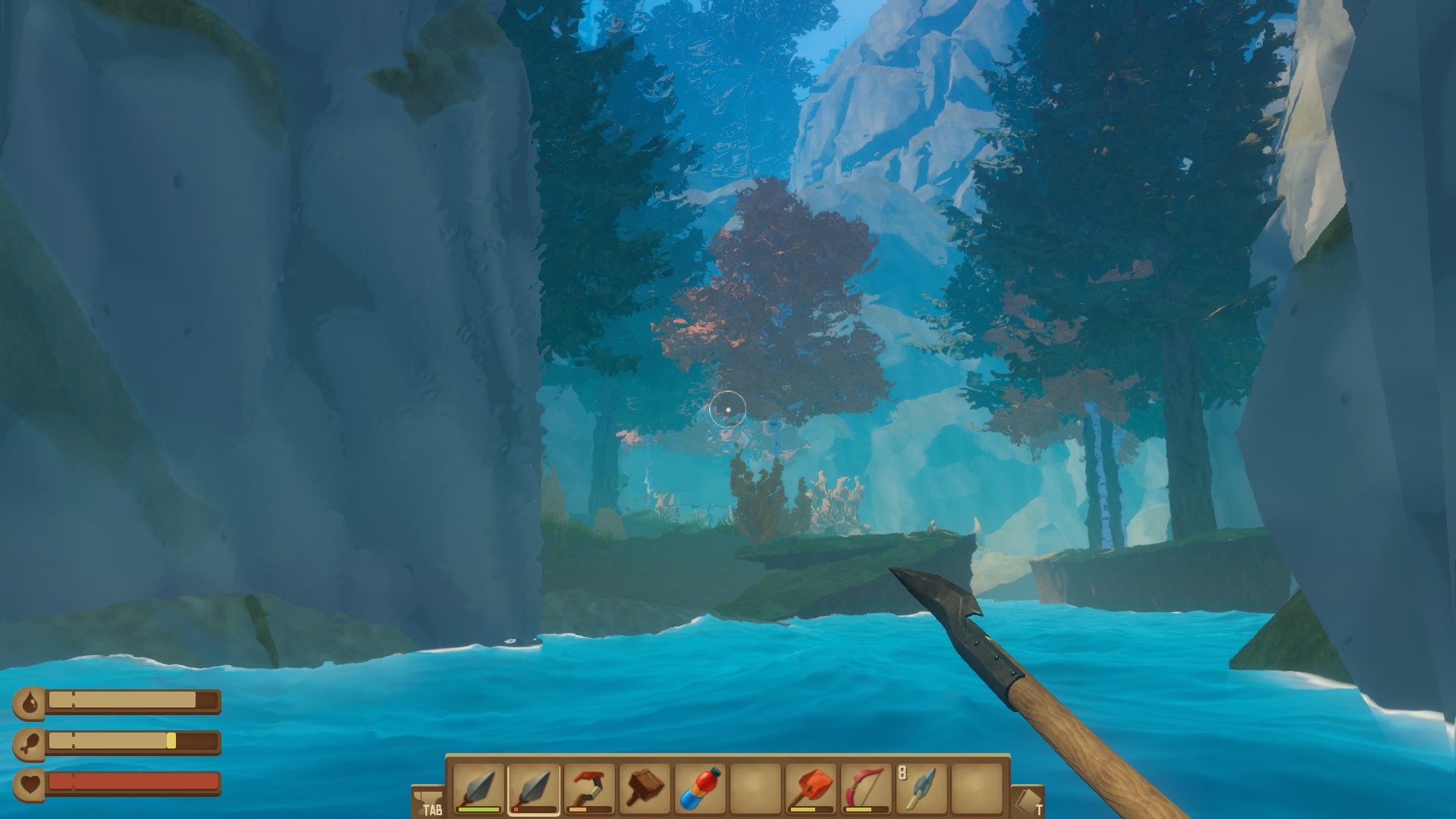Select the bow in the hotbar
The width and height of the screenshot is (1456, 819).
(867, 786)
